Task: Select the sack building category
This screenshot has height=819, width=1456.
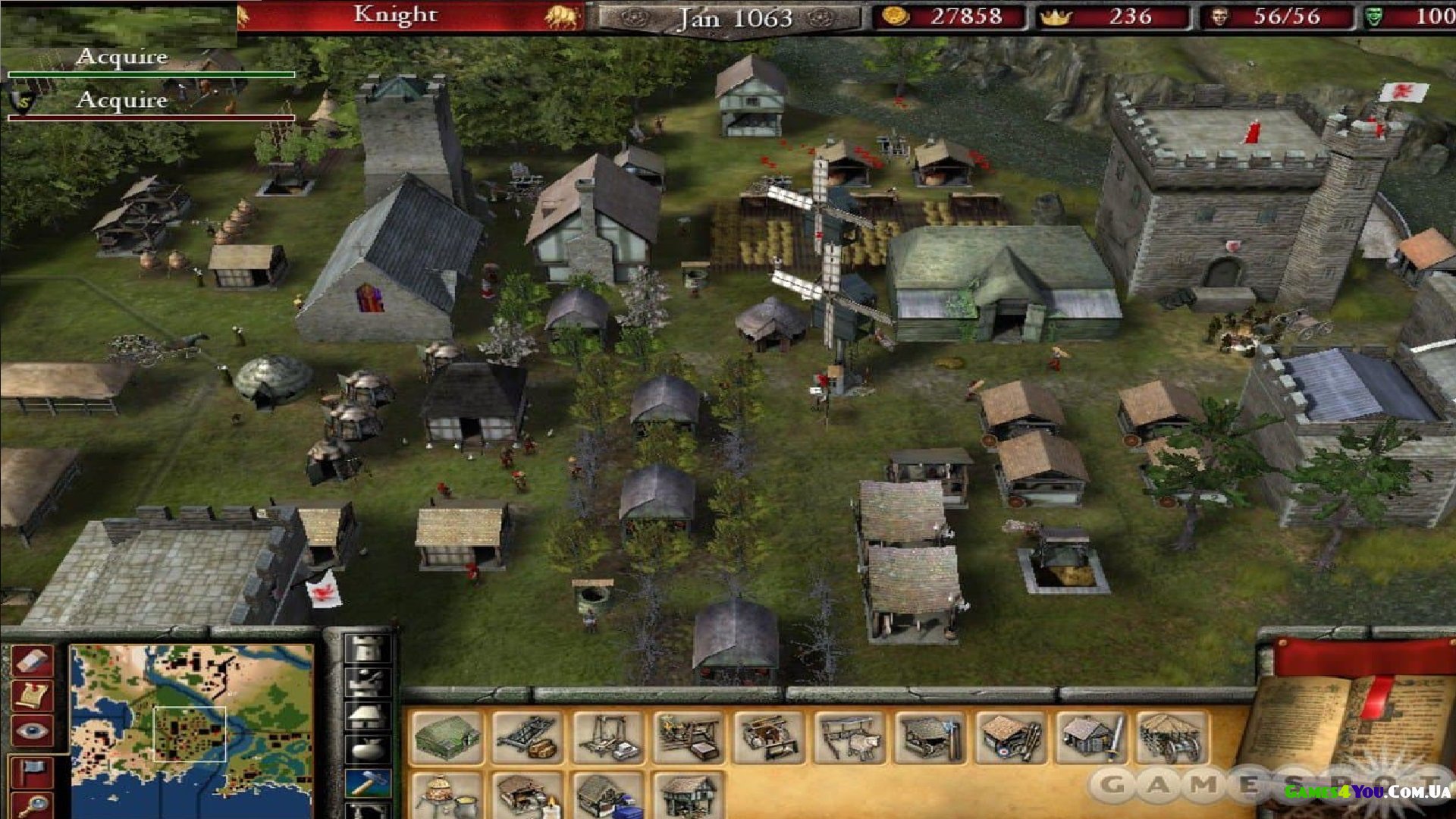Action: [368, 749]
